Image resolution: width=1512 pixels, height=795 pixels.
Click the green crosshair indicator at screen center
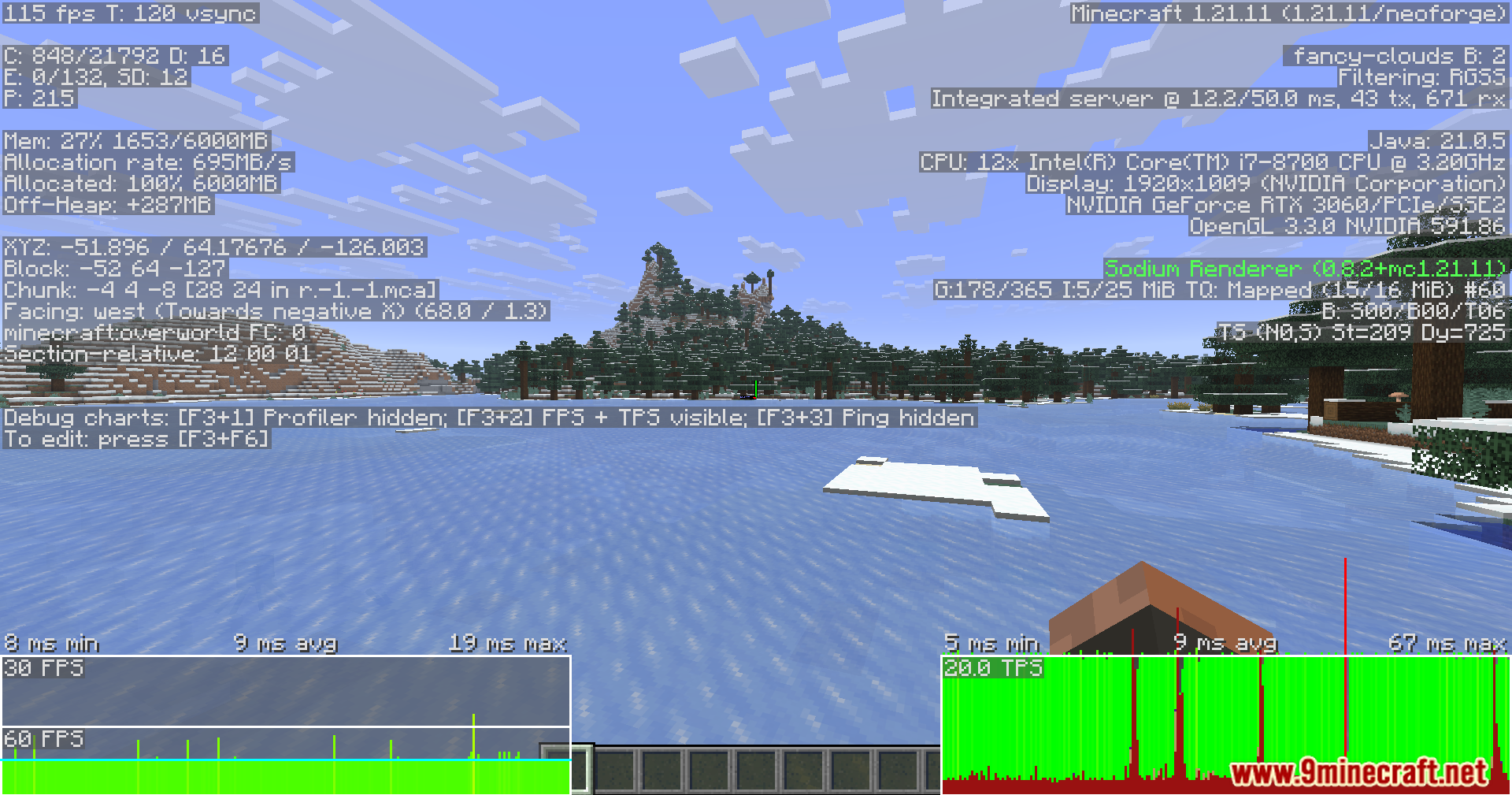click(x=754, y=387)
